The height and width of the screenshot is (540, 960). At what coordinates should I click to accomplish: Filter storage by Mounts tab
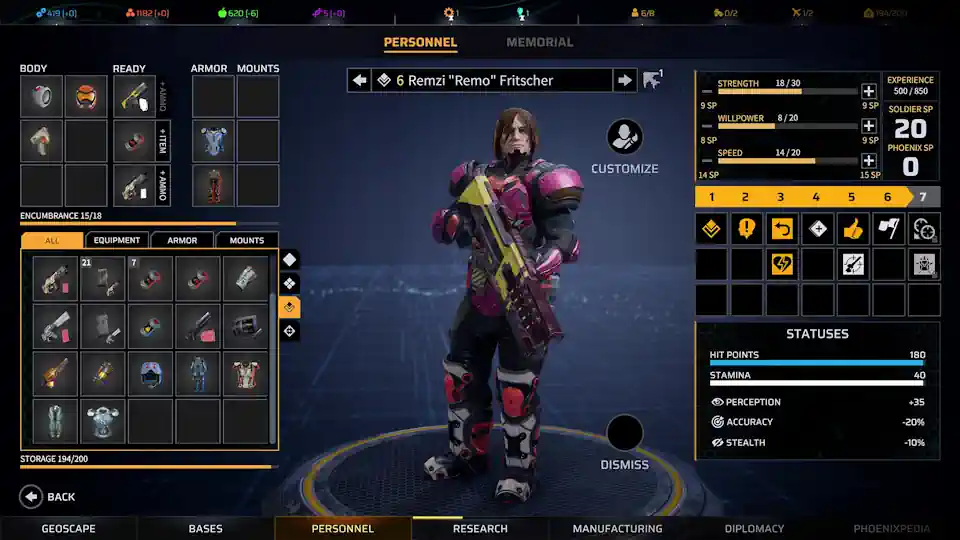247,240
